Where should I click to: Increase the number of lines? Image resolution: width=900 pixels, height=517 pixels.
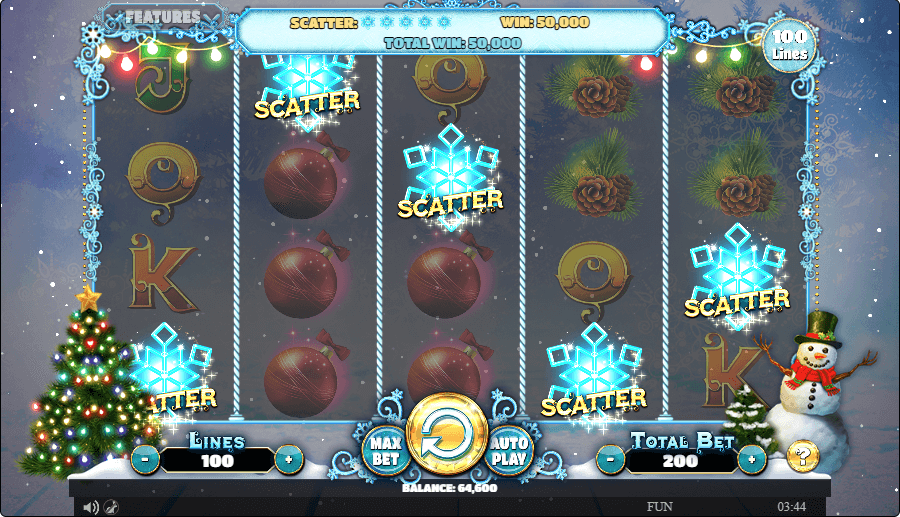point(289,460)
